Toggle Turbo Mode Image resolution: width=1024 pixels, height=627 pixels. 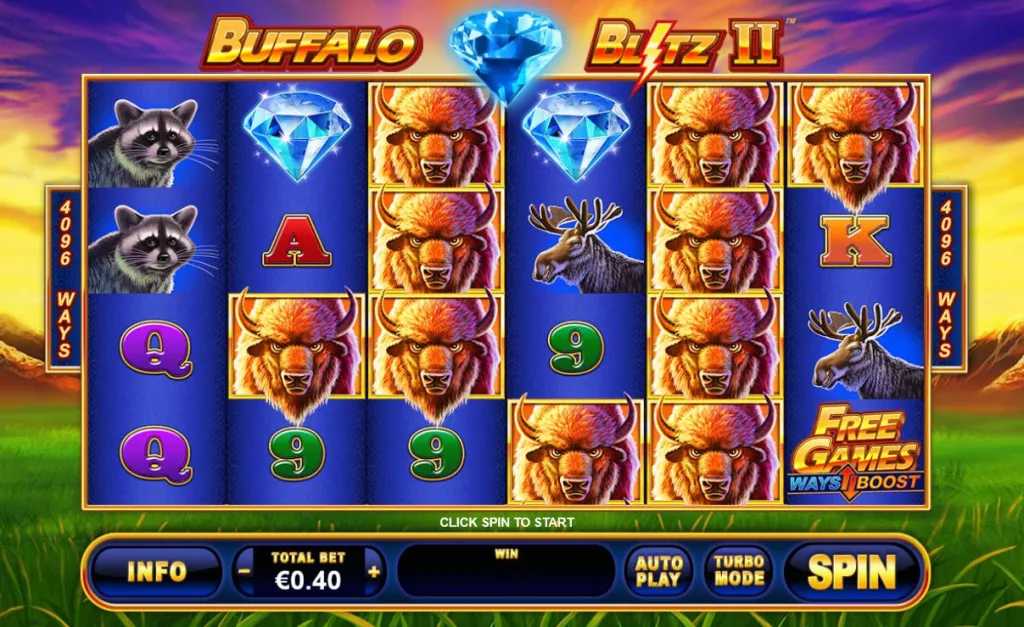click(738, 571)
